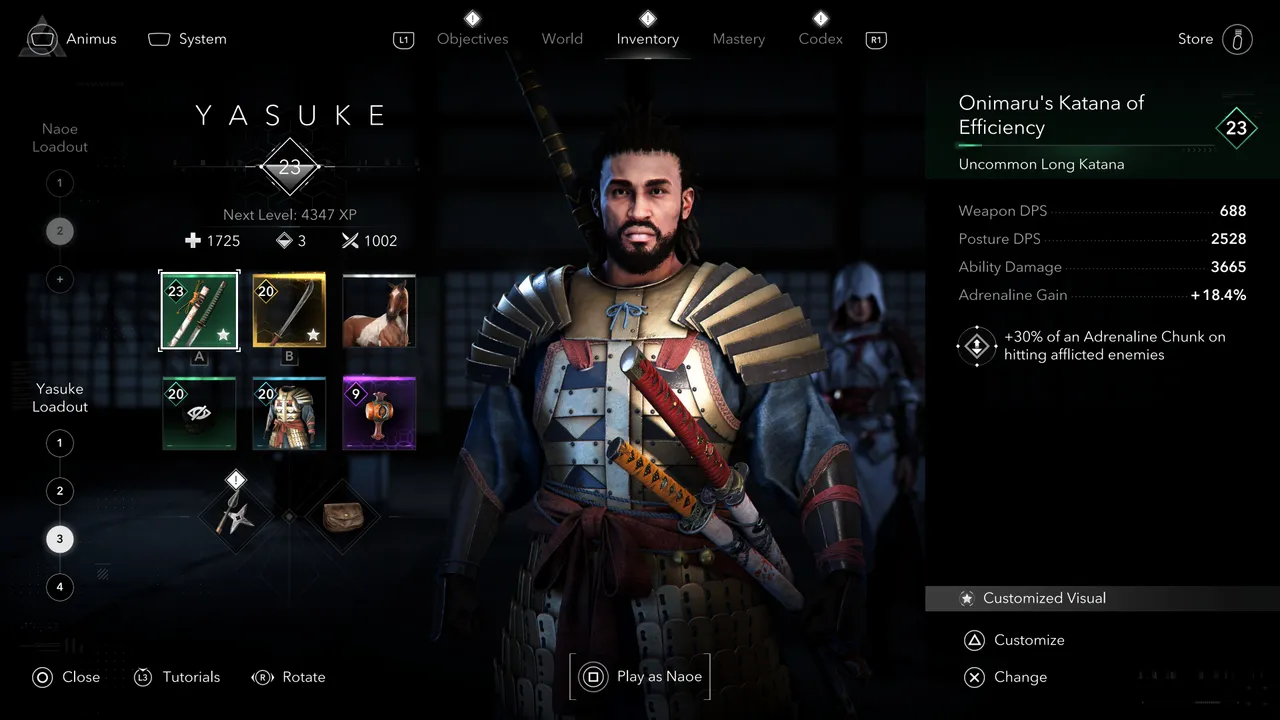Open the System menu
The image size is (1280, 720).
pyautogui.click(x=188, y=39)
